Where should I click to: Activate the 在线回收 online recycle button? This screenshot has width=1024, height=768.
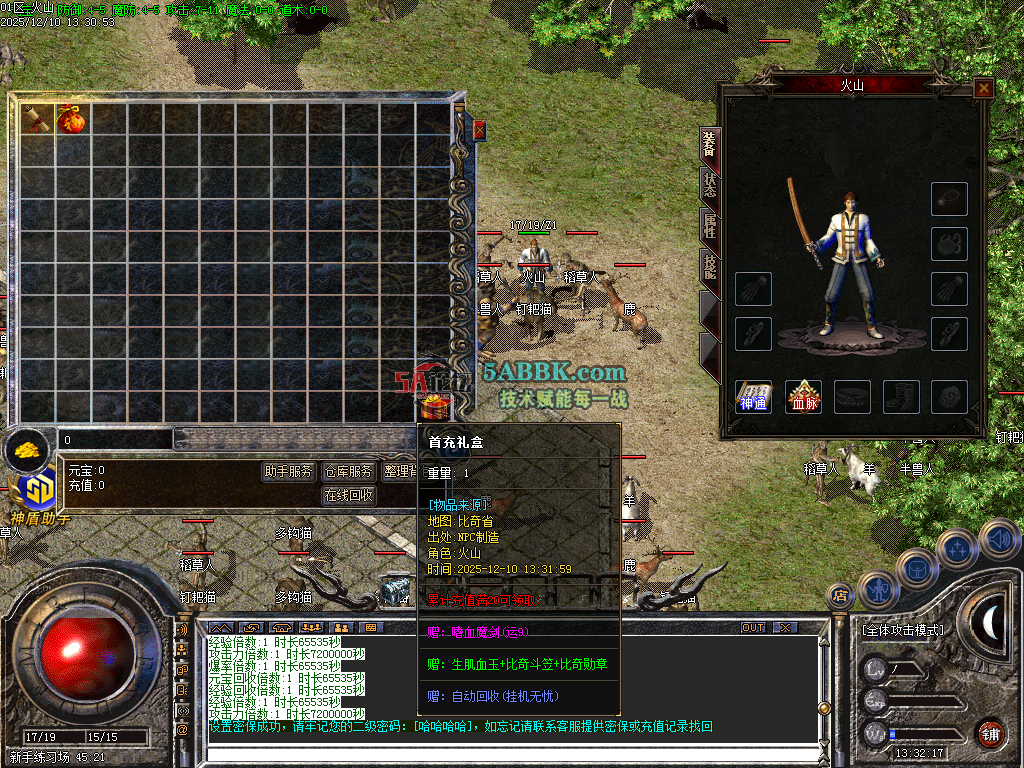pos(348,495)
